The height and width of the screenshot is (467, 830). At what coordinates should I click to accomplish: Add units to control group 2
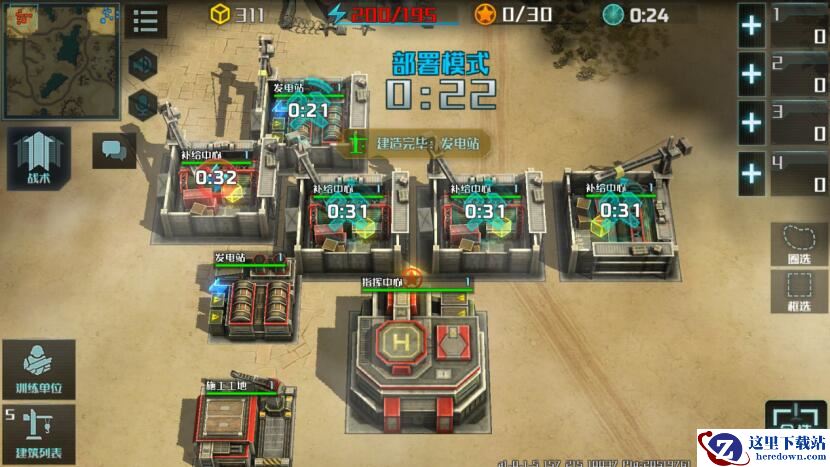751,74
